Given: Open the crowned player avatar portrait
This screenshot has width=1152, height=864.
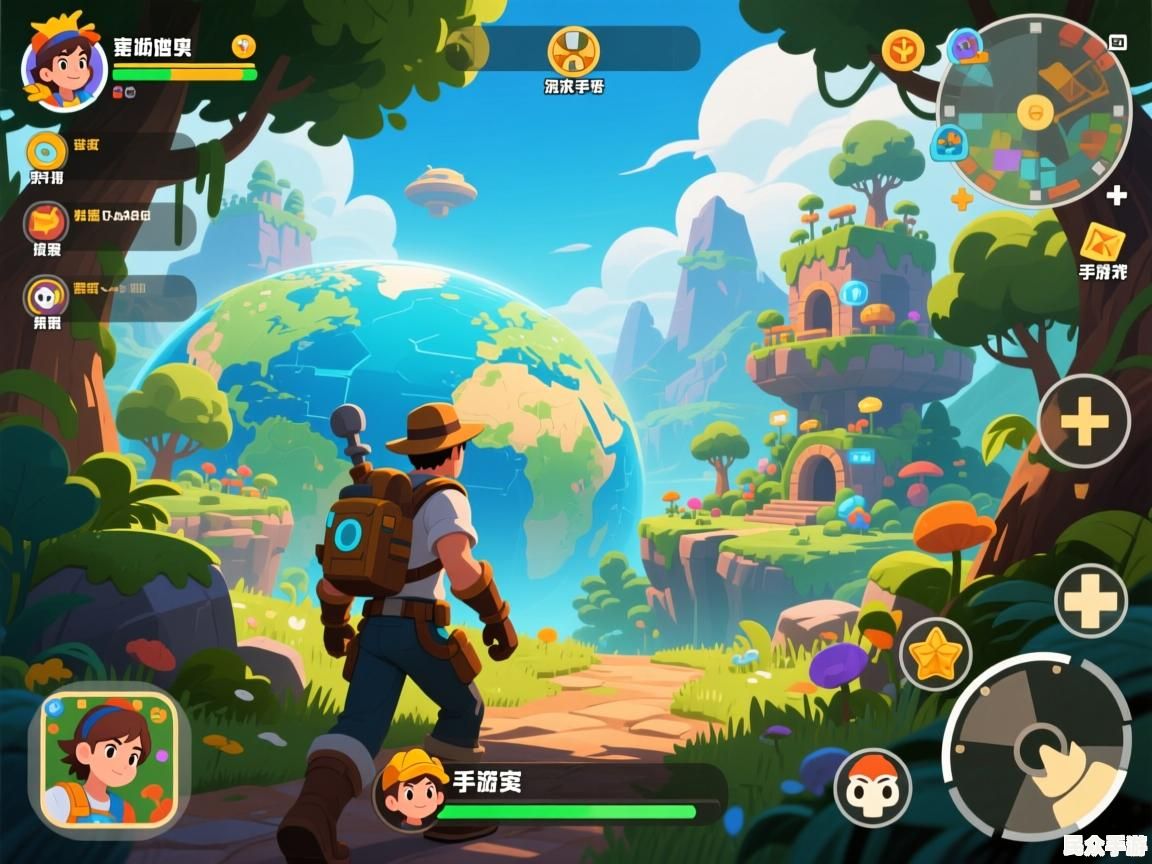Looking at the screenshot, I should pyautogui.click(x=63, y=66).
